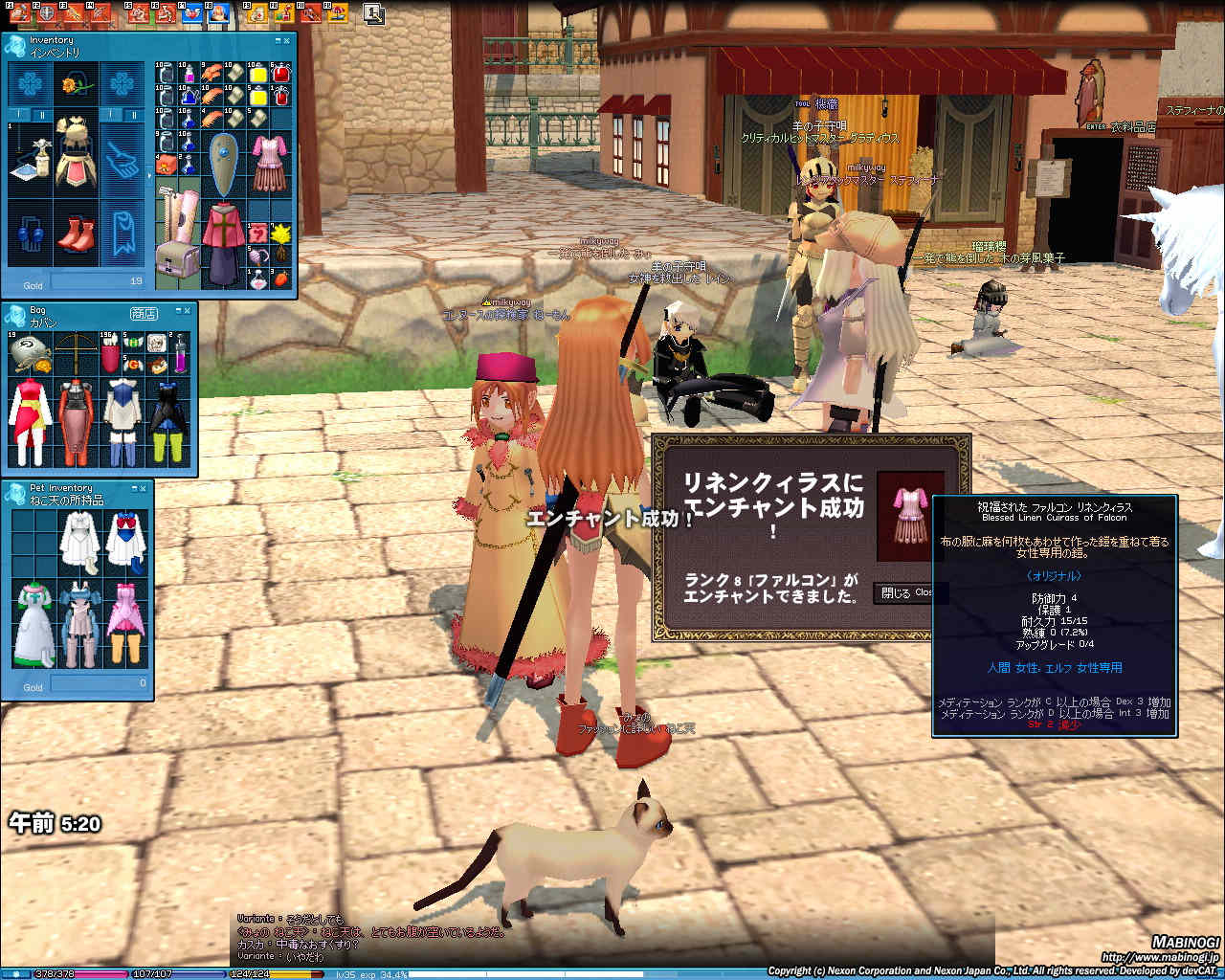Minimize the Inventory window
This screenshot has height=980, width=1225.
pos(277,41)
